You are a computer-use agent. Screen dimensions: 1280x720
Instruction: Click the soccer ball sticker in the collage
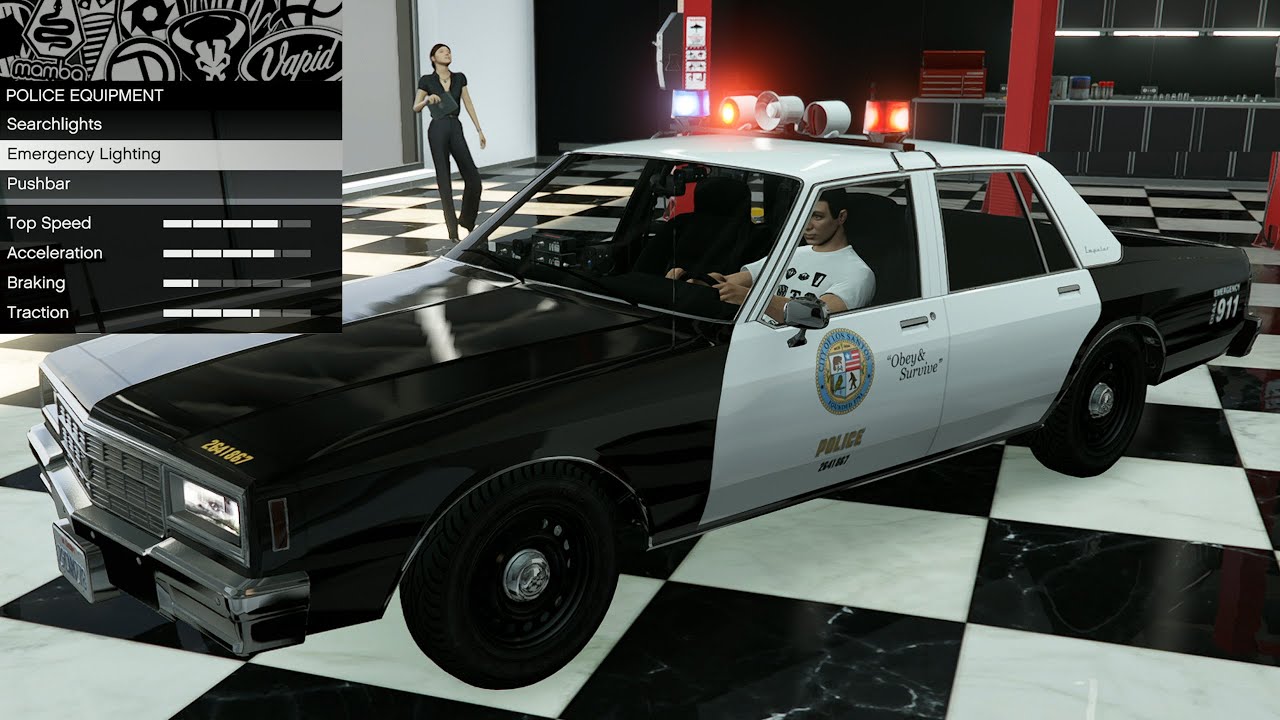point(148,15)
